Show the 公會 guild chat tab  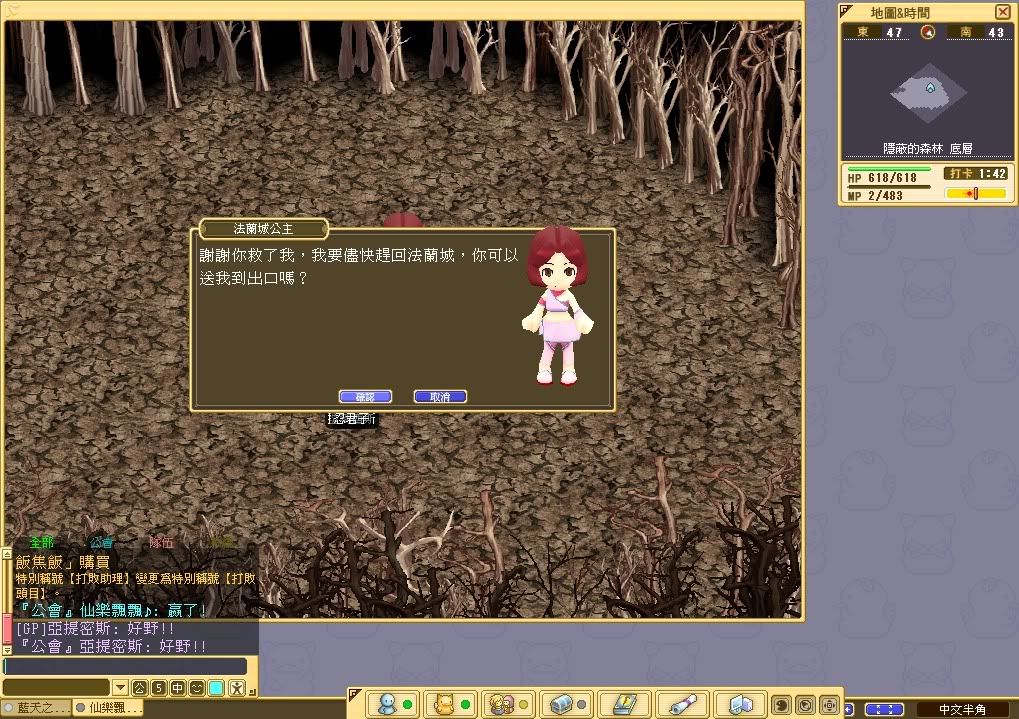[101, 542]
